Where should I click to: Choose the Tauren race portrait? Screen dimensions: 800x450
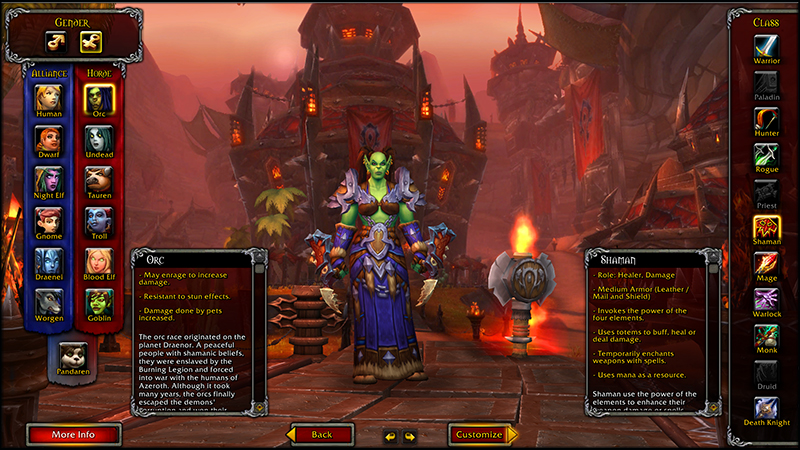coord(99,180)
